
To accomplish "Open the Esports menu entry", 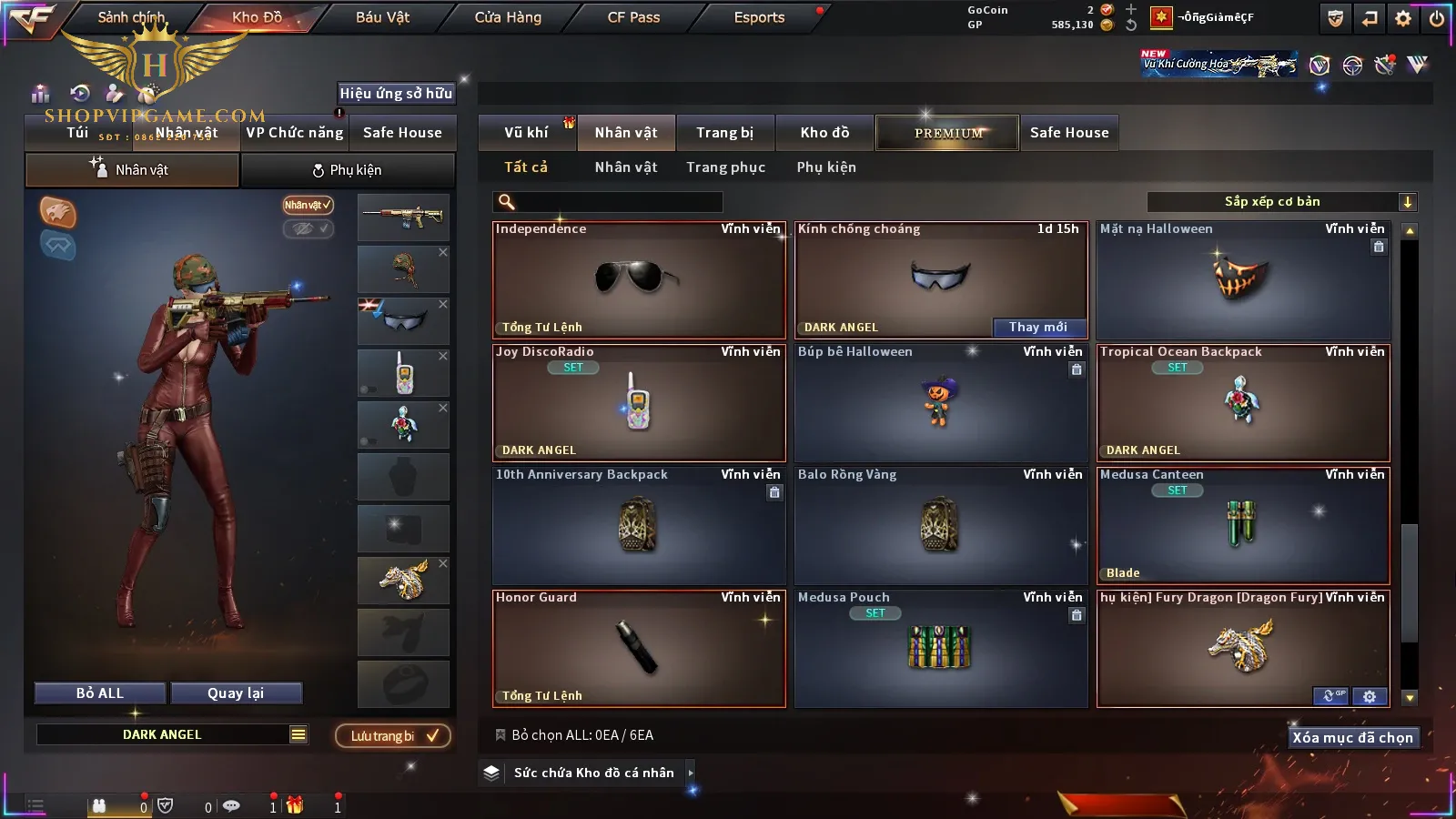I will [x=759, y=17].
